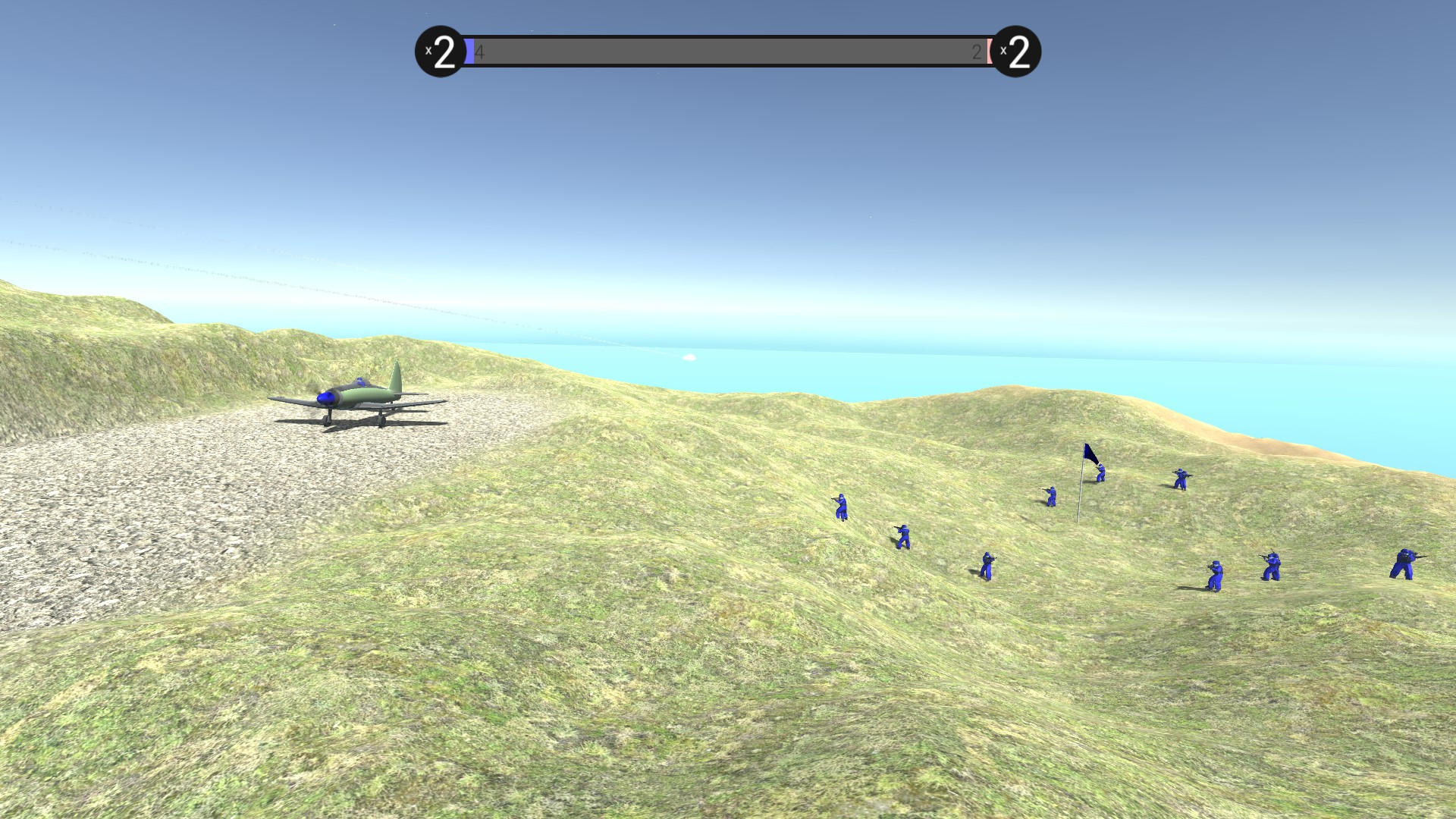Click the plane's blue propeller nose cone

(x=325, y=398)
